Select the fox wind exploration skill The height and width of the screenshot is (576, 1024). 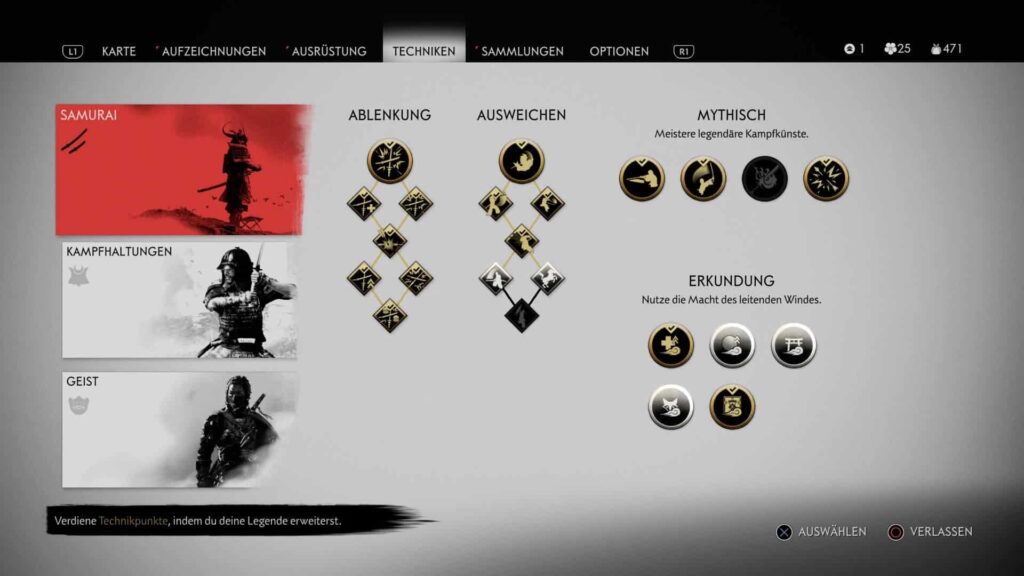tap(671, 407)
